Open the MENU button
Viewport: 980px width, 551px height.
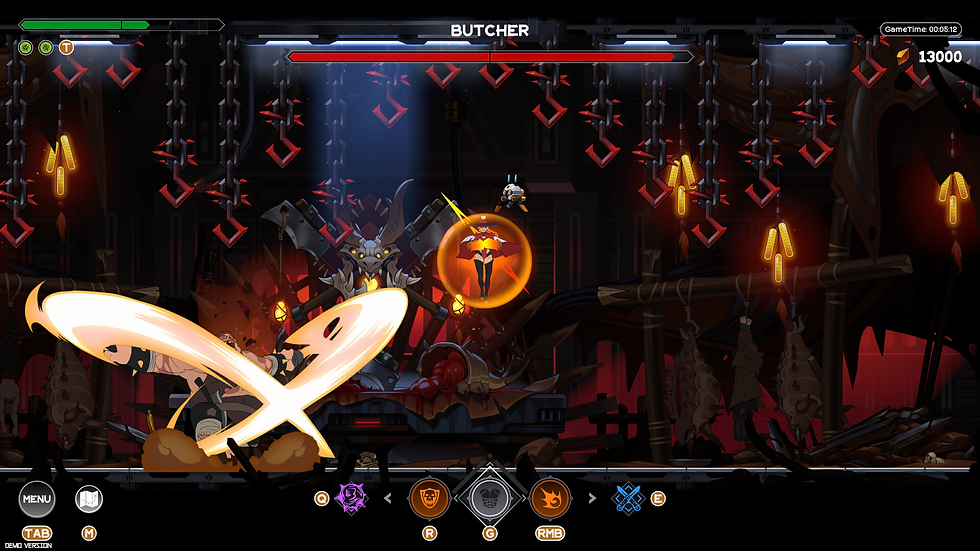(37, 499)
